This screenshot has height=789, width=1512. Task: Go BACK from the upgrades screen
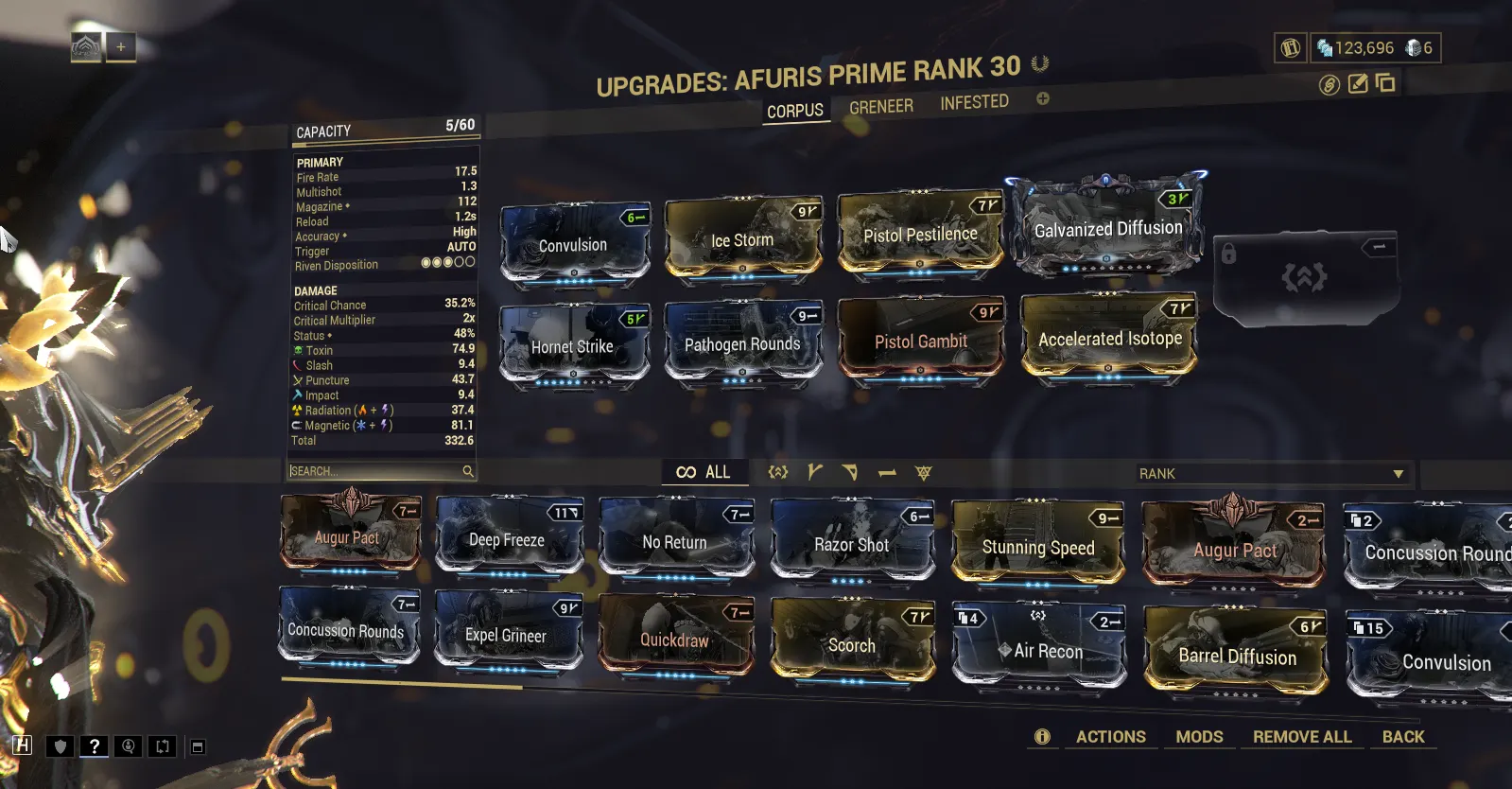(x=1402, y=736)
